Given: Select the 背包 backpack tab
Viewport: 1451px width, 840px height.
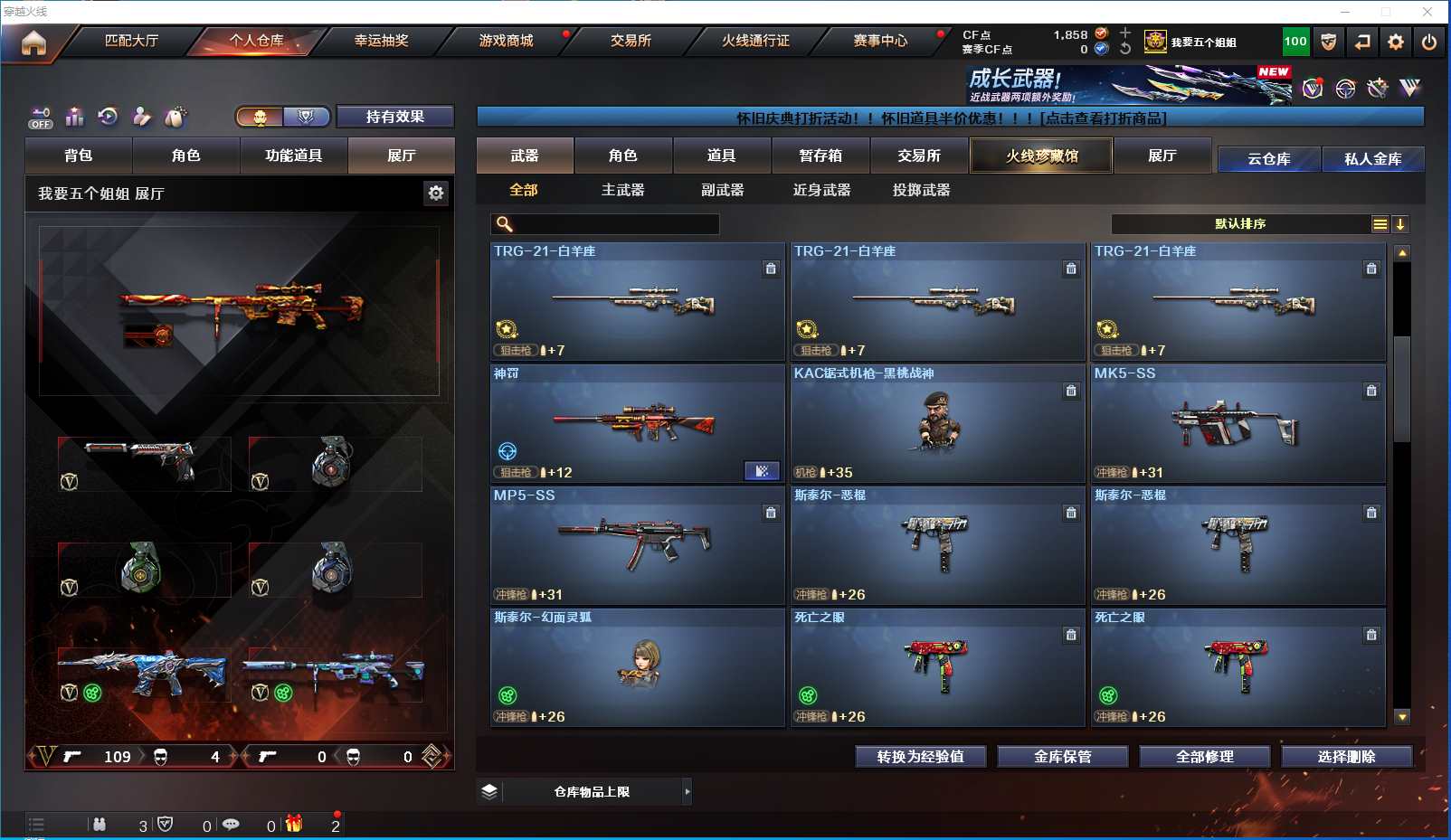Looking at the screenshot, I should coord(79,156).
